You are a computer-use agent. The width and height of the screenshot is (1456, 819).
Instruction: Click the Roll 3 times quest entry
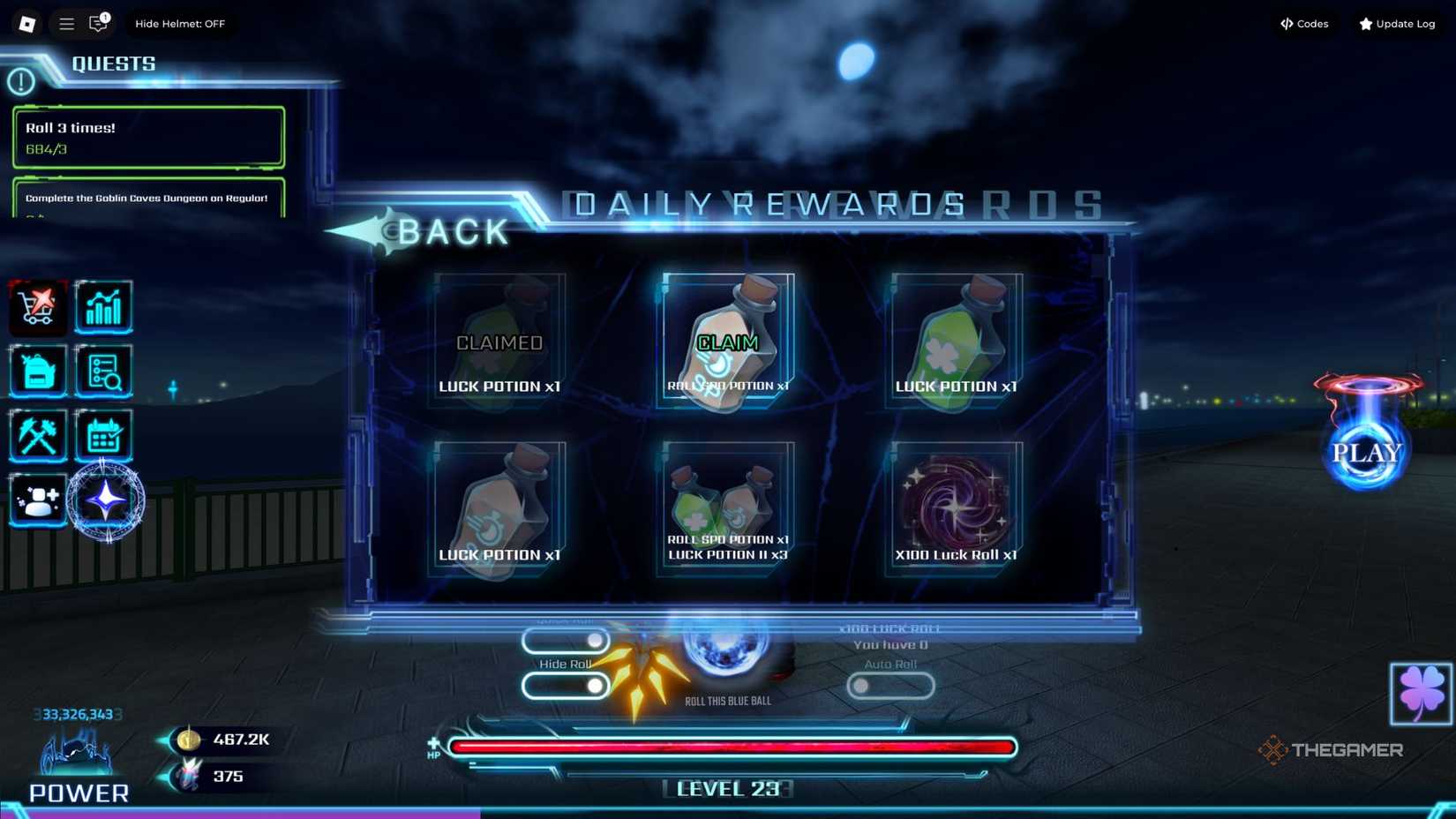pyautogui.click(x=147, y=137)
